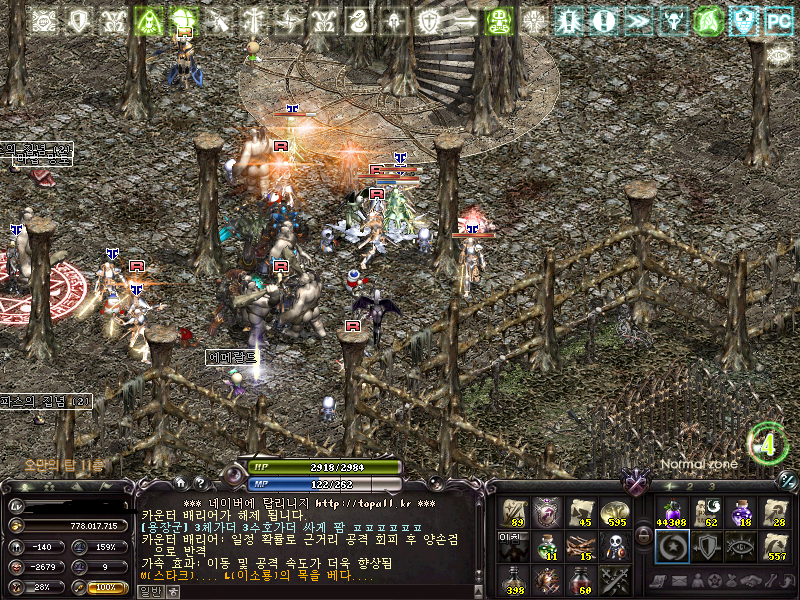Select the crossed swords hotbar slot
The width and height of the screenshot is (800, 600).
[615, 579]
